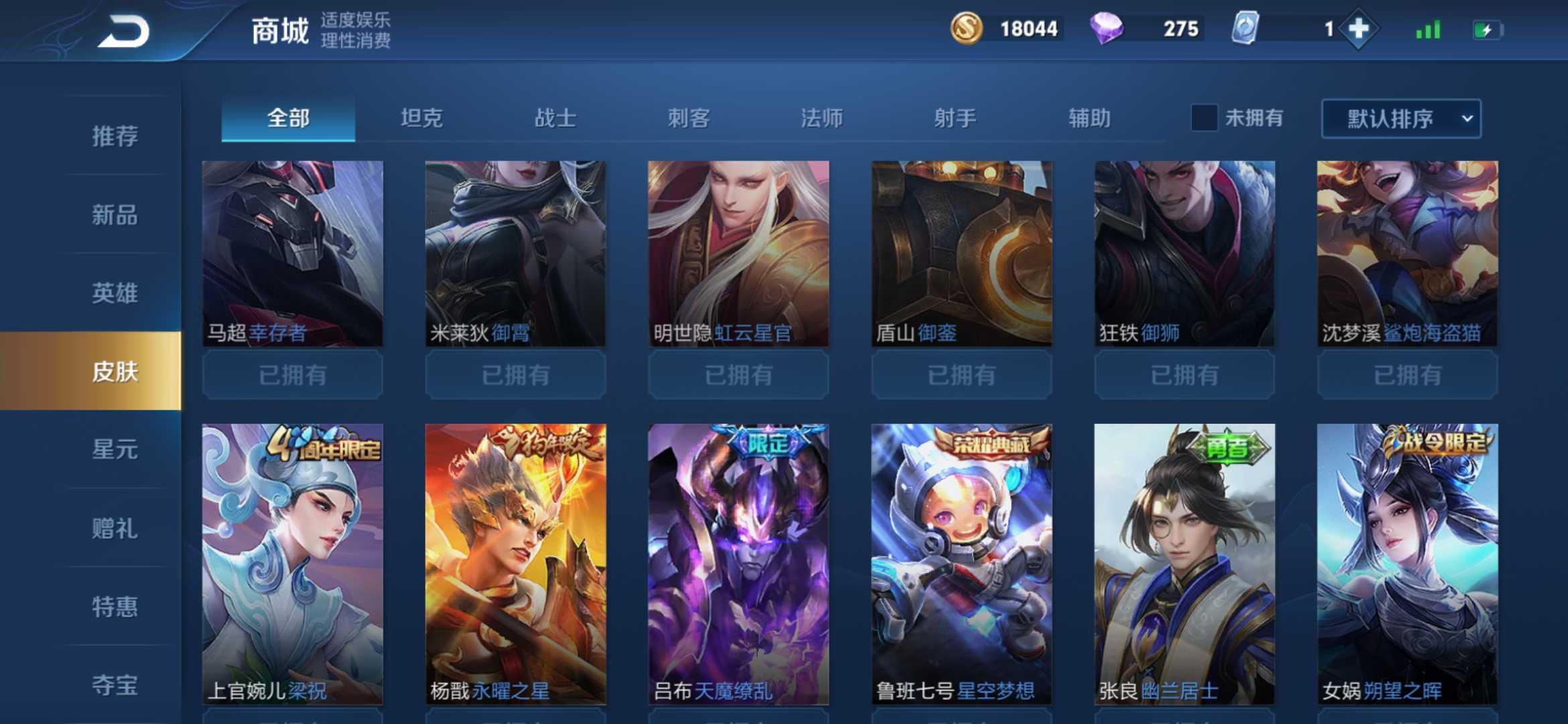Switch to the 特惠 discounts section
Image resolution: width=1568 pixels, height=724 pixels.
pos(113,607)
